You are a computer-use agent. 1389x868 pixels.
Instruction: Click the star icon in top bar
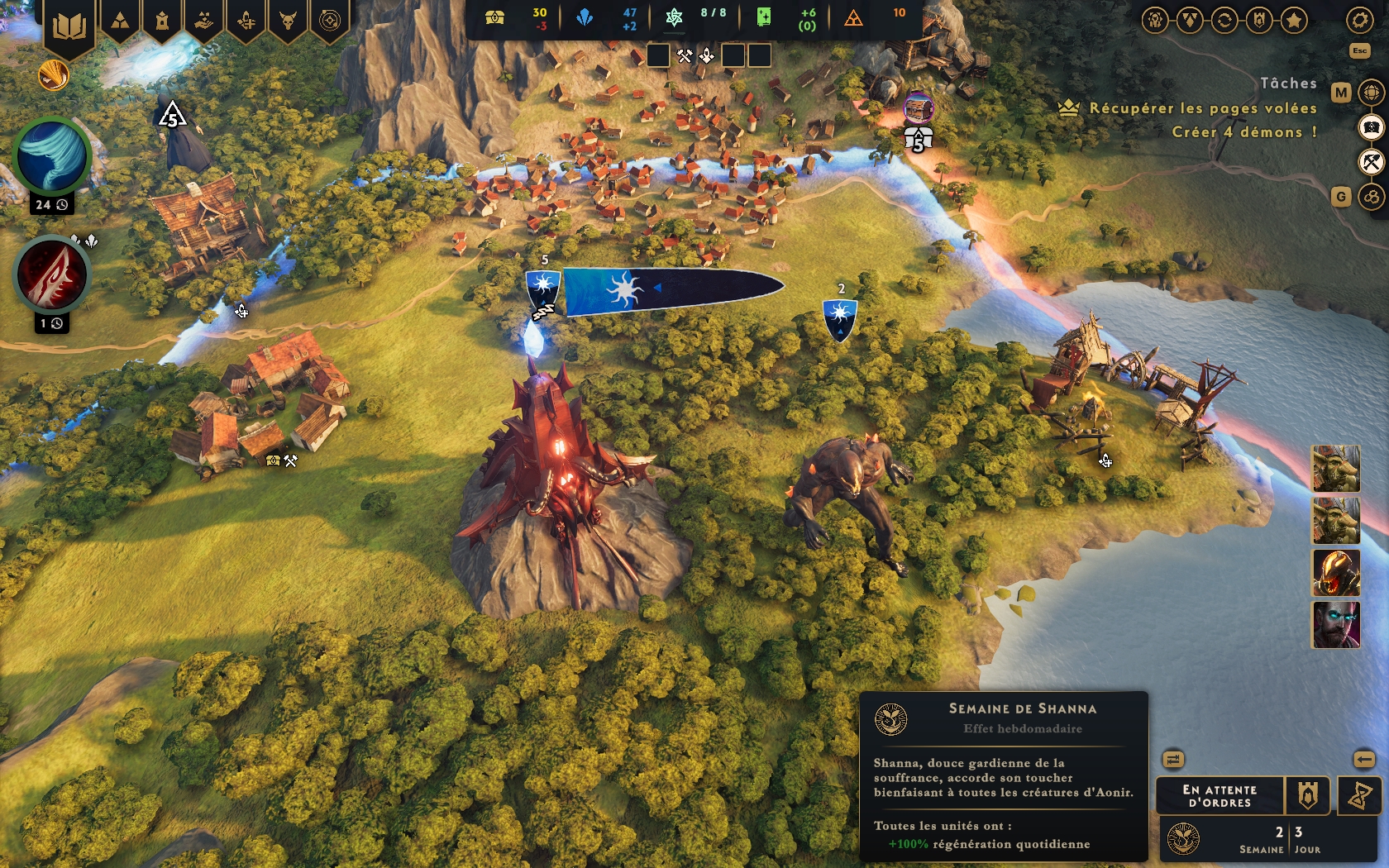coord(1293,20)
